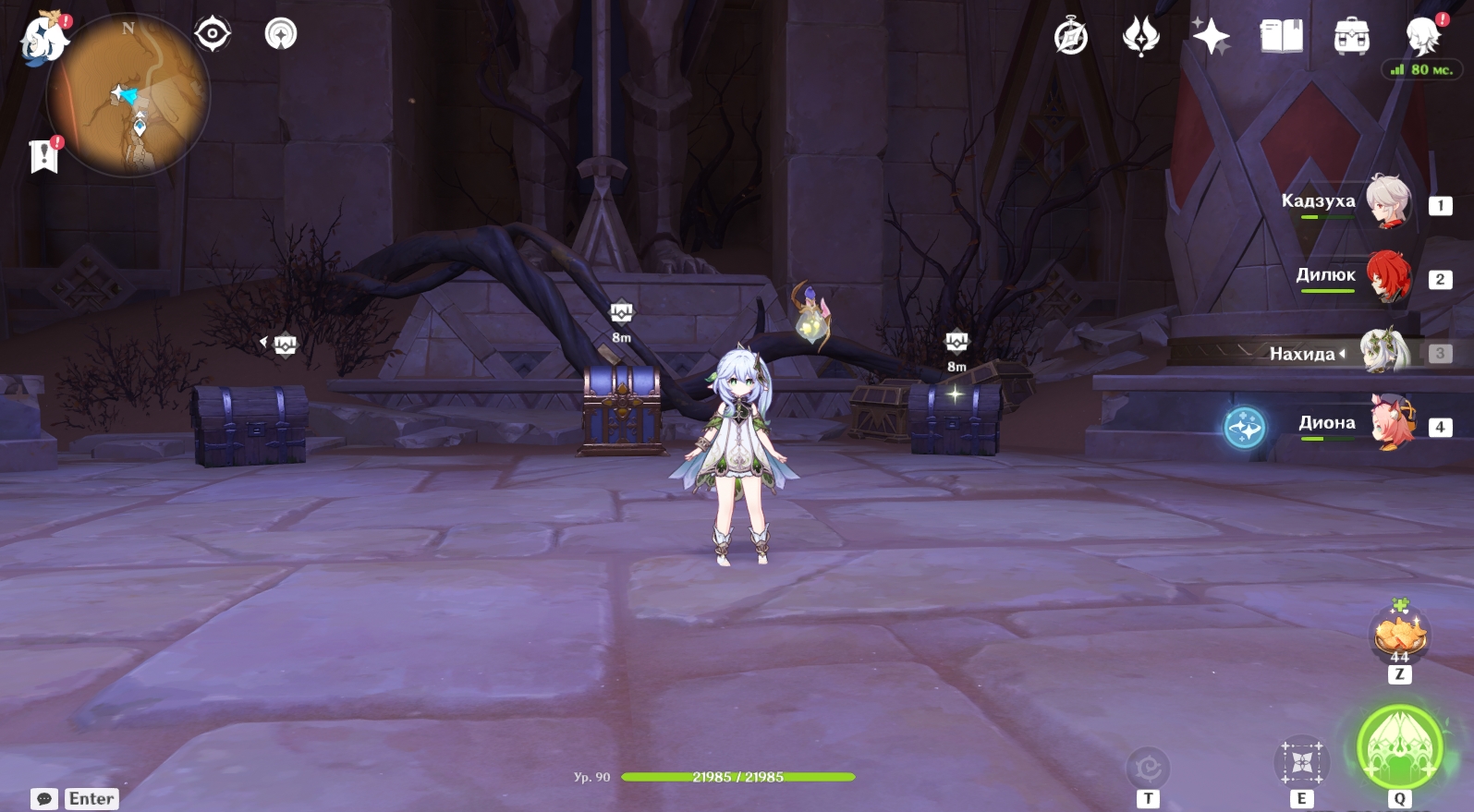Open the Wish four-pointed star icon

click(1211, 37)
